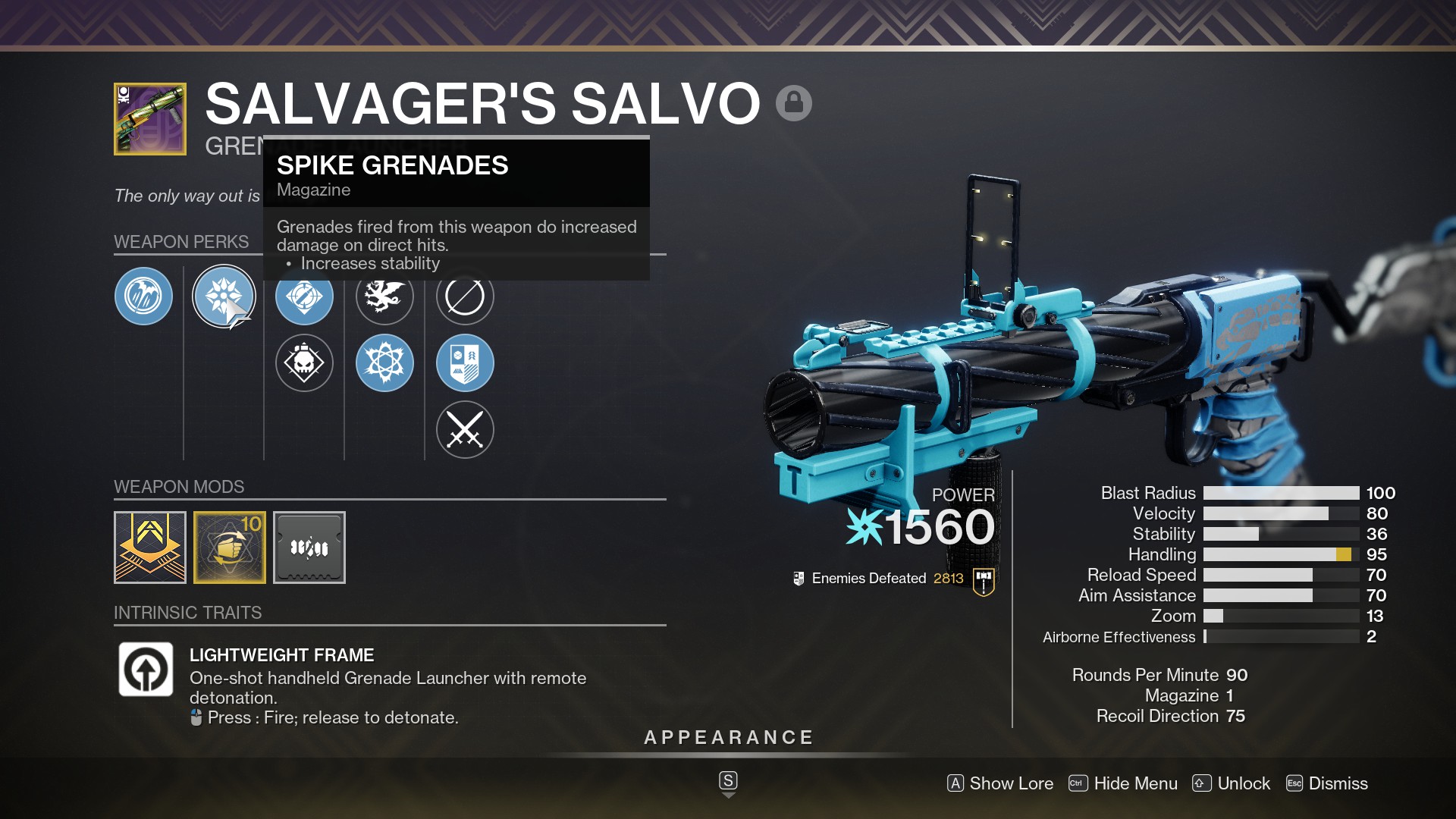1456x819 pixels.
Task: Select the atom-shaped Unrelenting perk
Action: coord(385,362)
